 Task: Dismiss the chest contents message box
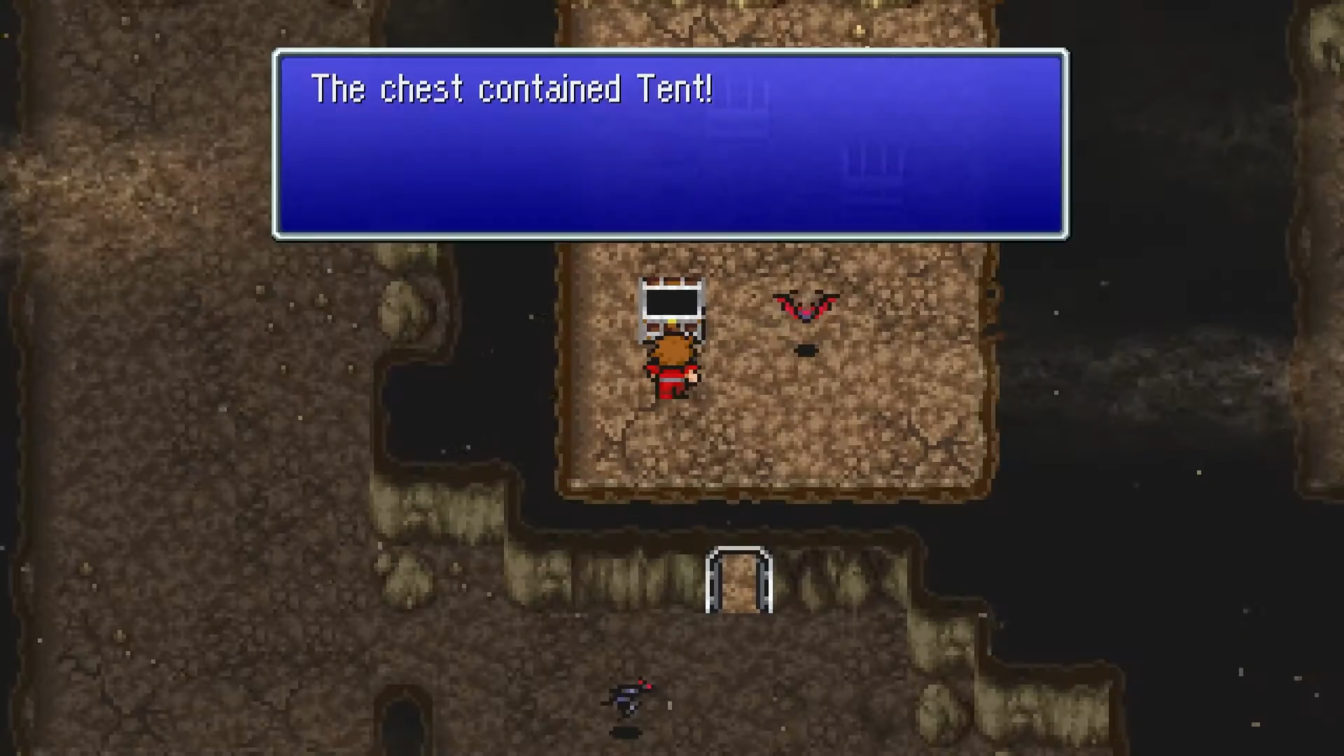(670, 145)
